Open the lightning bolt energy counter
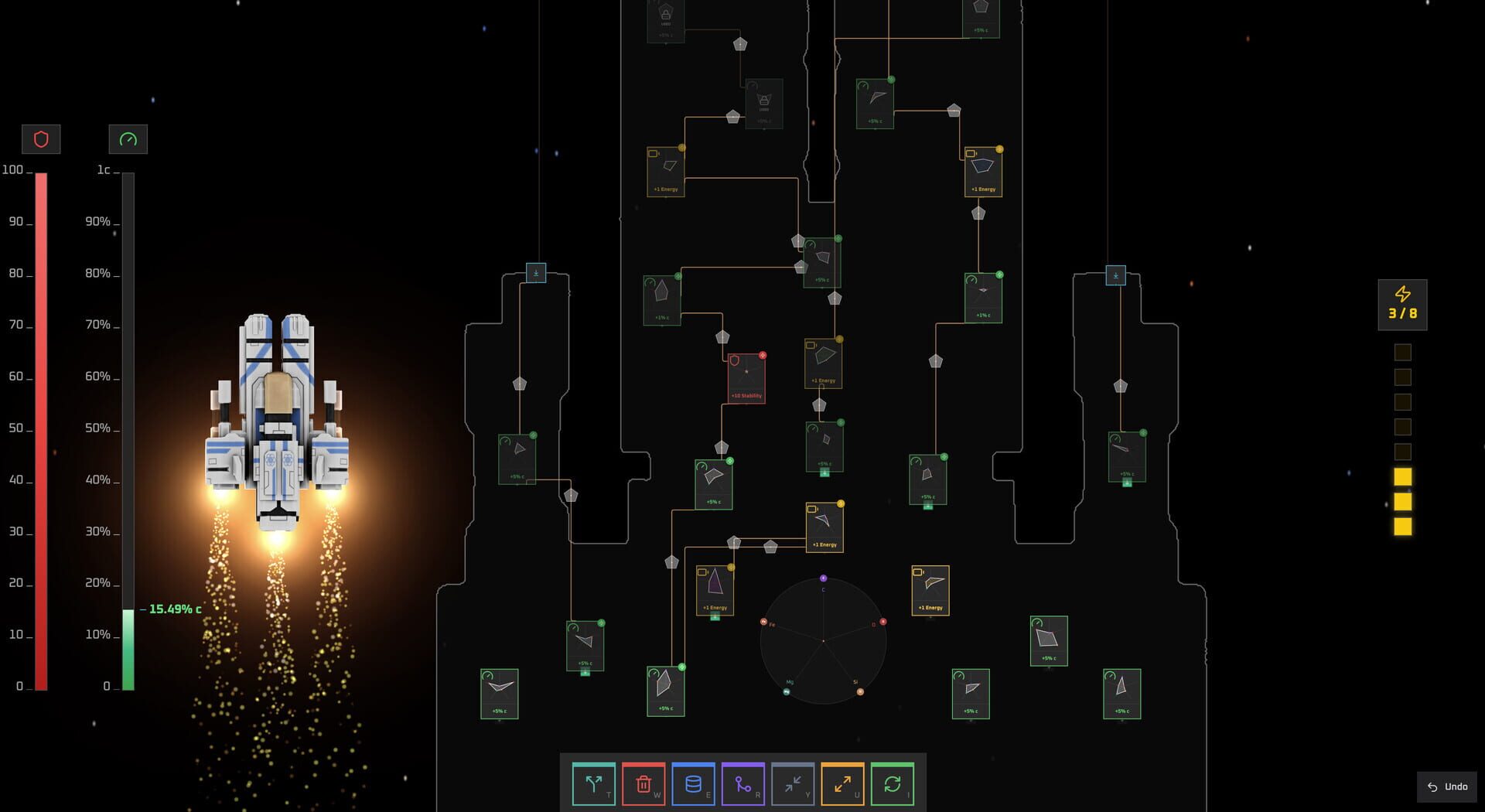The image size is (1485, 812). click(1402, 305)
